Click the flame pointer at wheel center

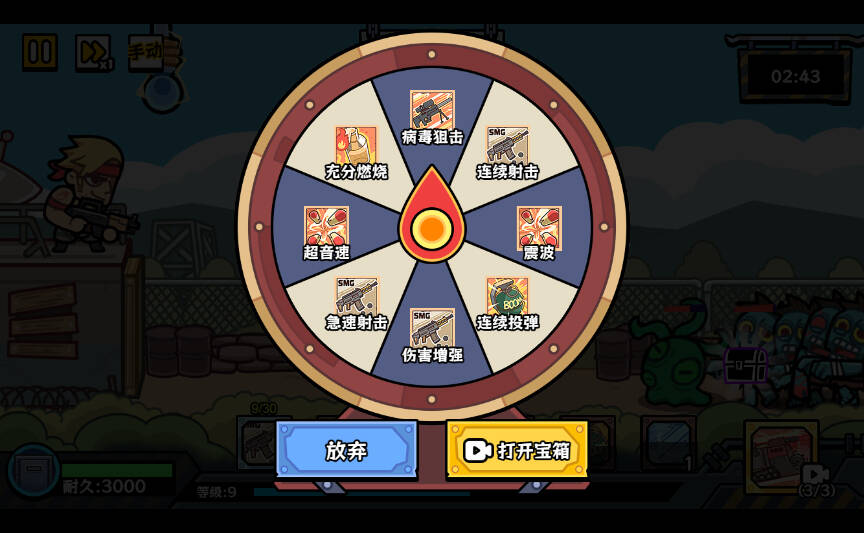tap(432, 222)
